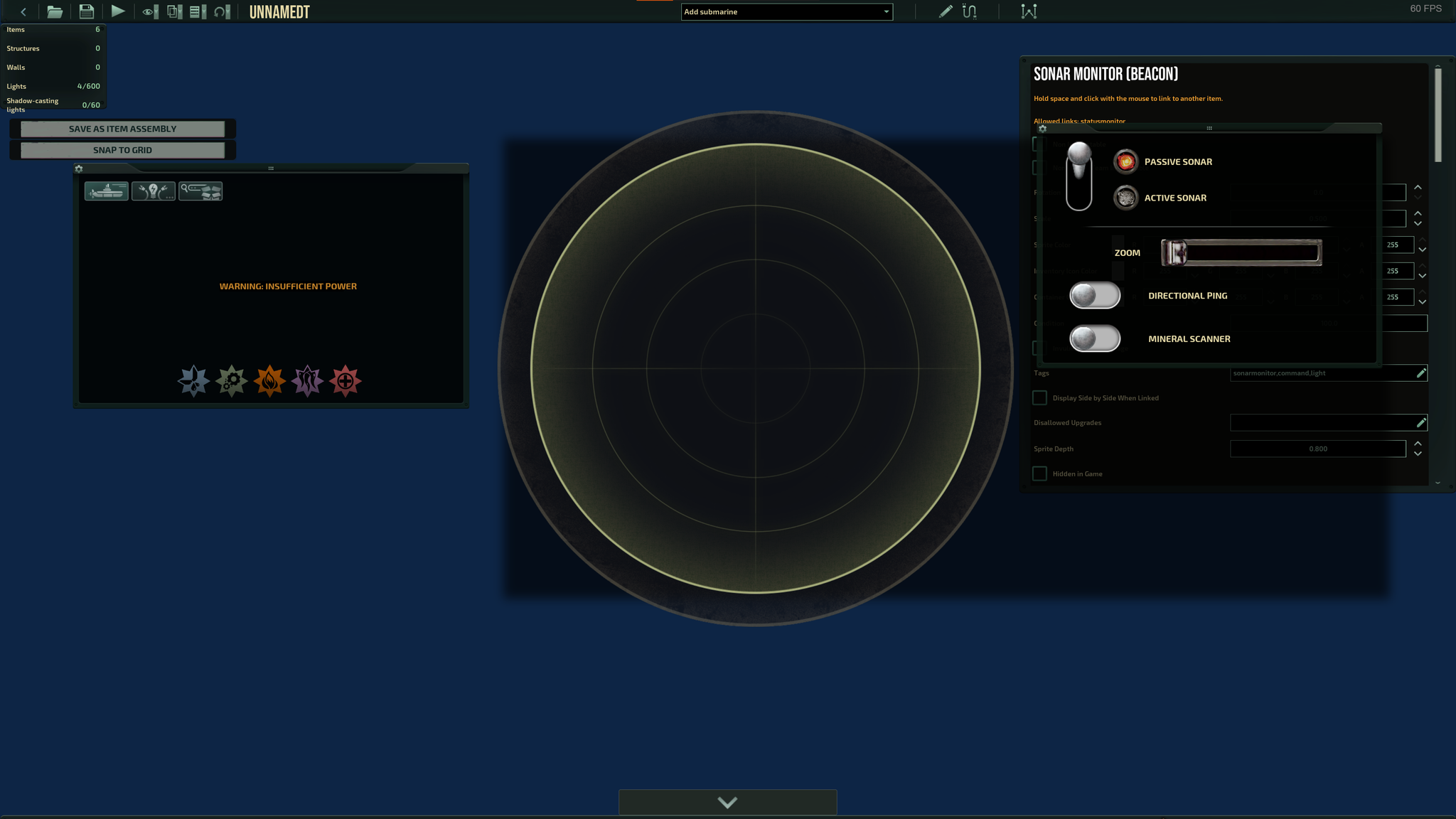This screenshot has height=819, width=1456.
Task: Open the Add submarine dropdown
Action: click(x=884, y=11)
